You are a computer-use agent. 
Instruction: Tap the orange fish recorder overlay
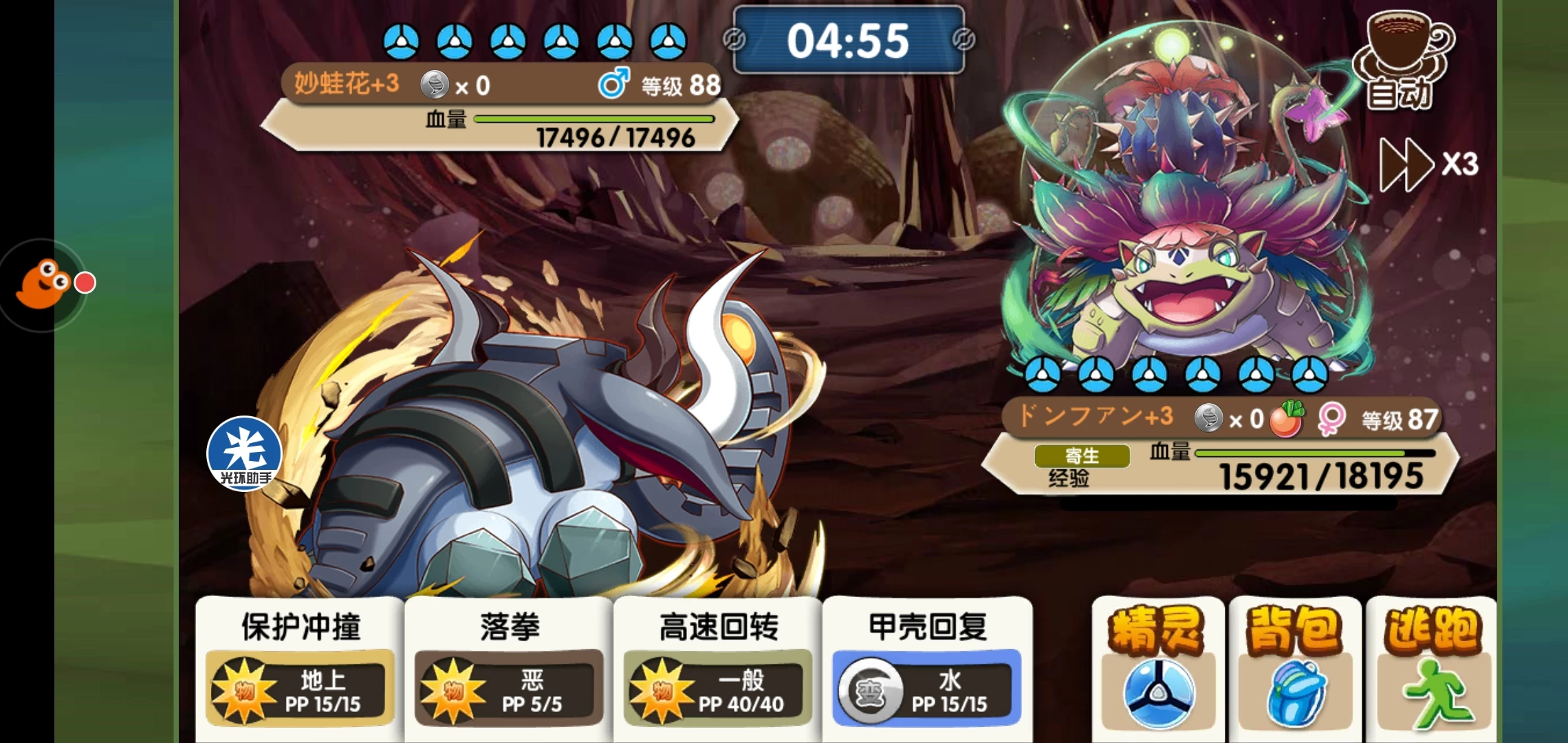click(44, 283)
